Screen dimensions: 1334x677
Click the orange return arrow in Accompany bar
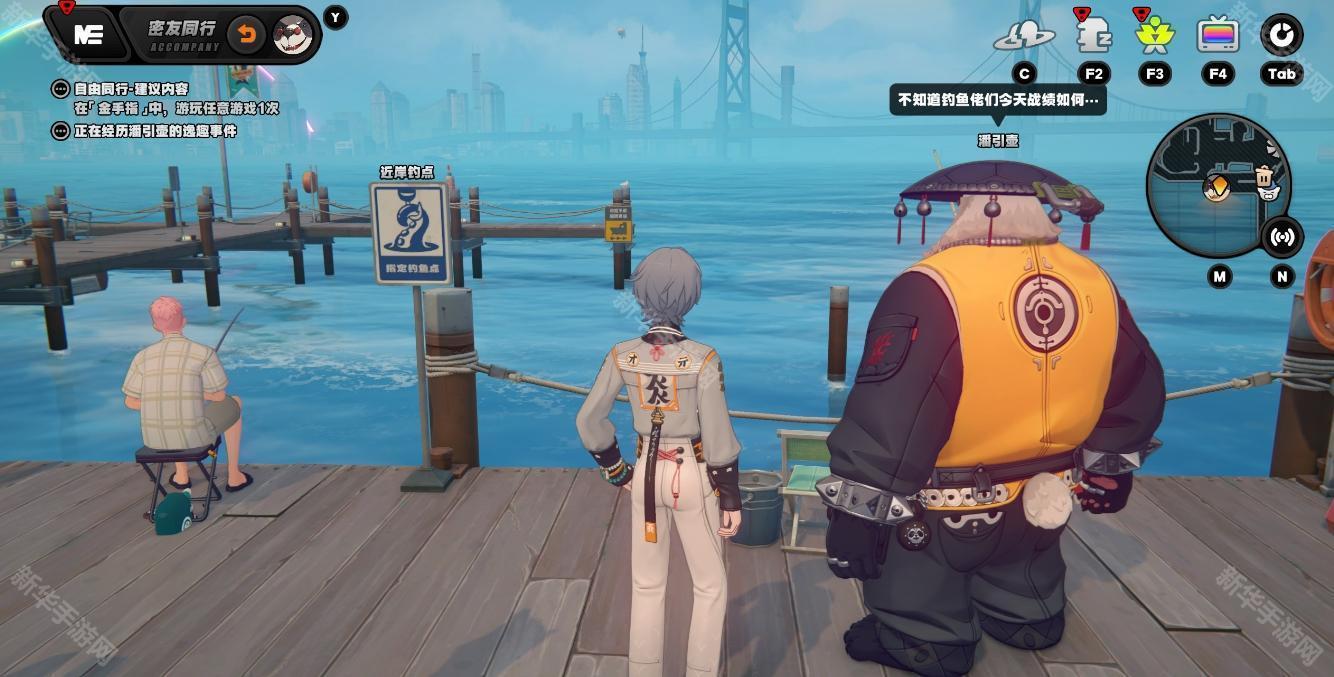coord(246,36)
